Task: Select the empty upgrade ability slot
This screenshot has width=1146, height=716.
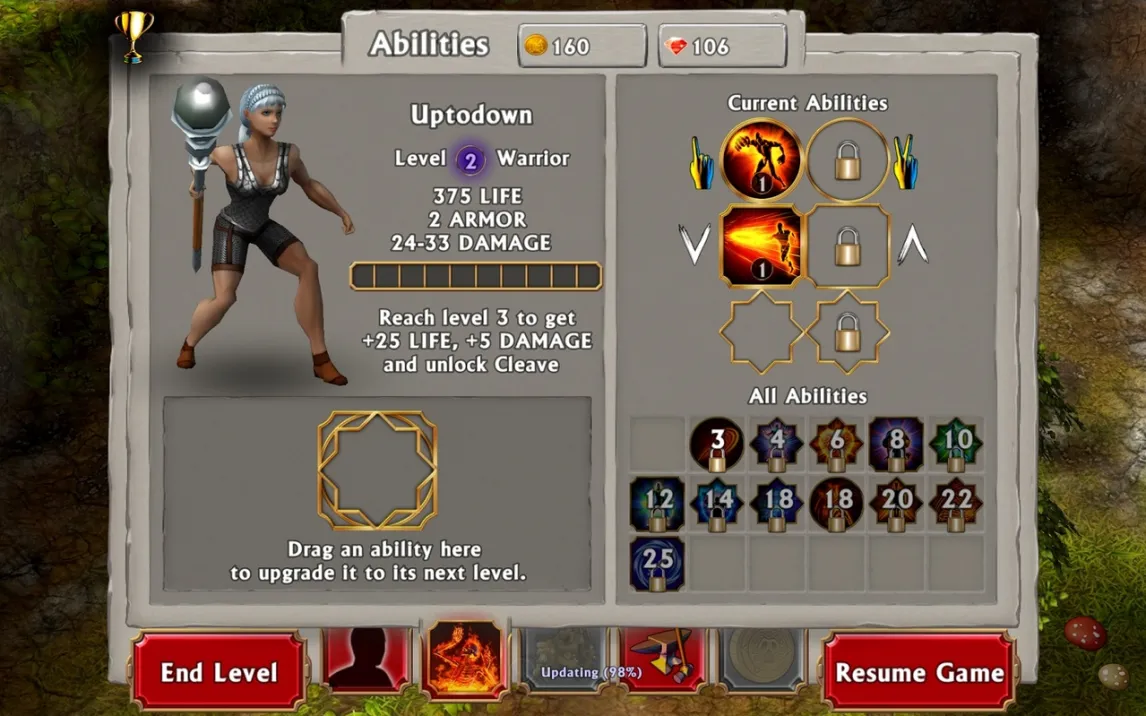Action: (377, 470)
